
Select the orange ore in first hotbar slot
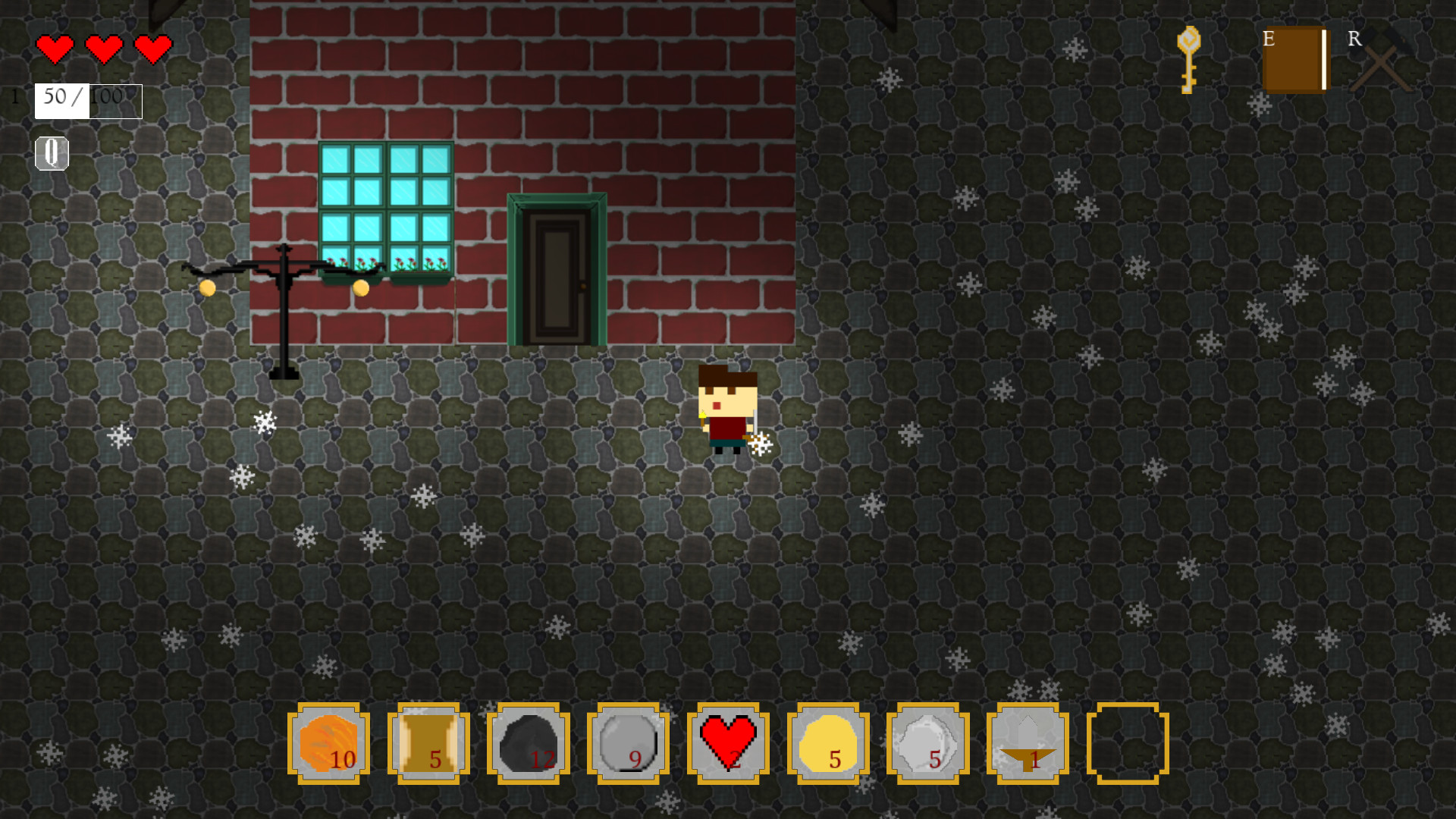pyautogui.click(x=328, y=743)
